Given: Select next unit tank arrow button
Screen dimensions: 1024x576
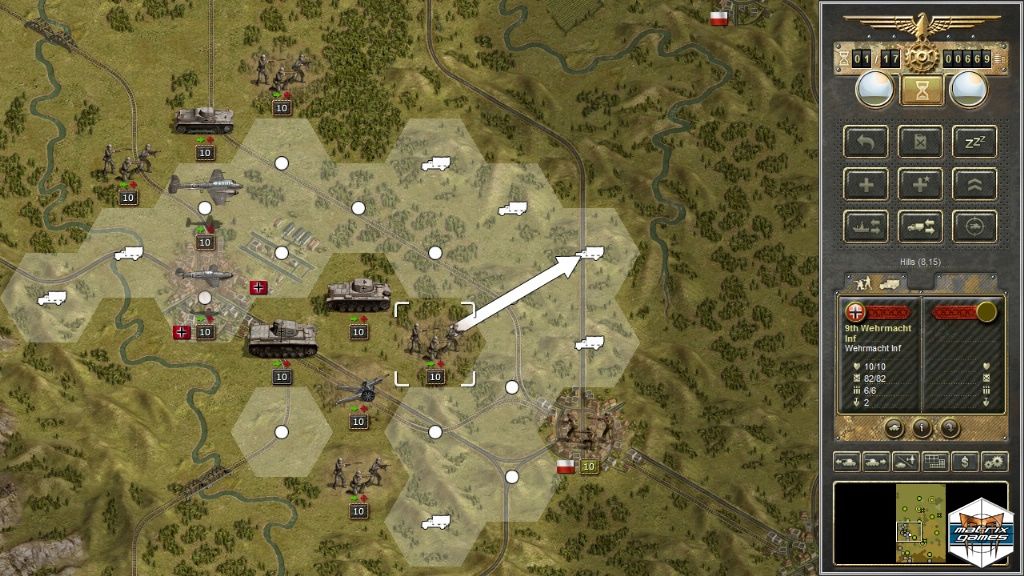Looking at the screenshot, I should [876, 461].
